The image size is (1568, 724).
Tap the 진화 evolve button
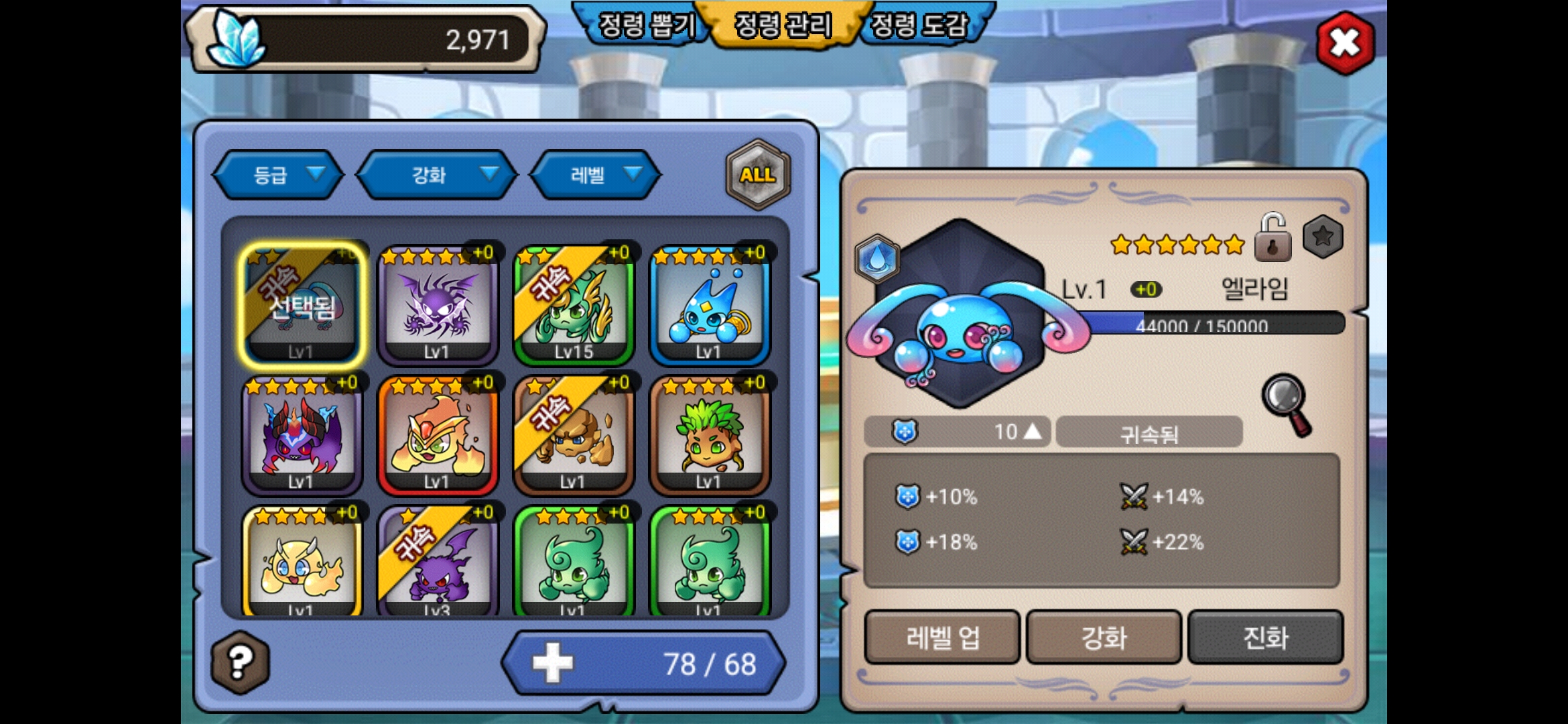[x=1265, y=638]
